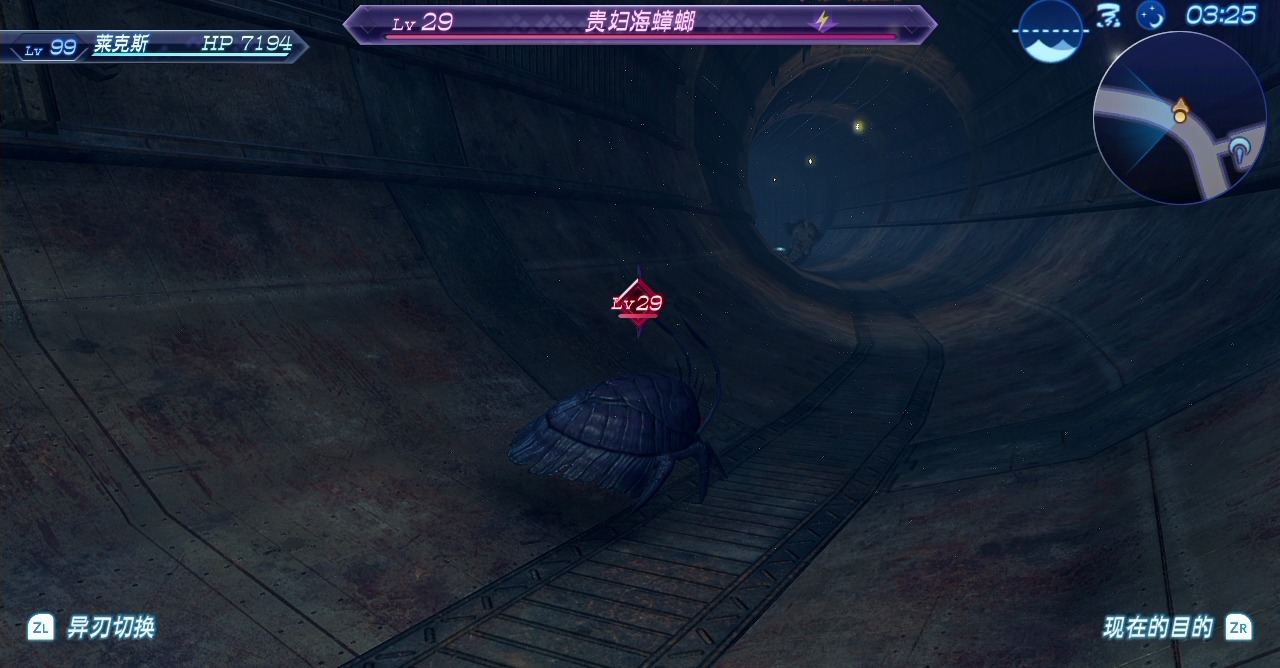
Task: Click the landmark marker on the minimap
Action: 1242,152
